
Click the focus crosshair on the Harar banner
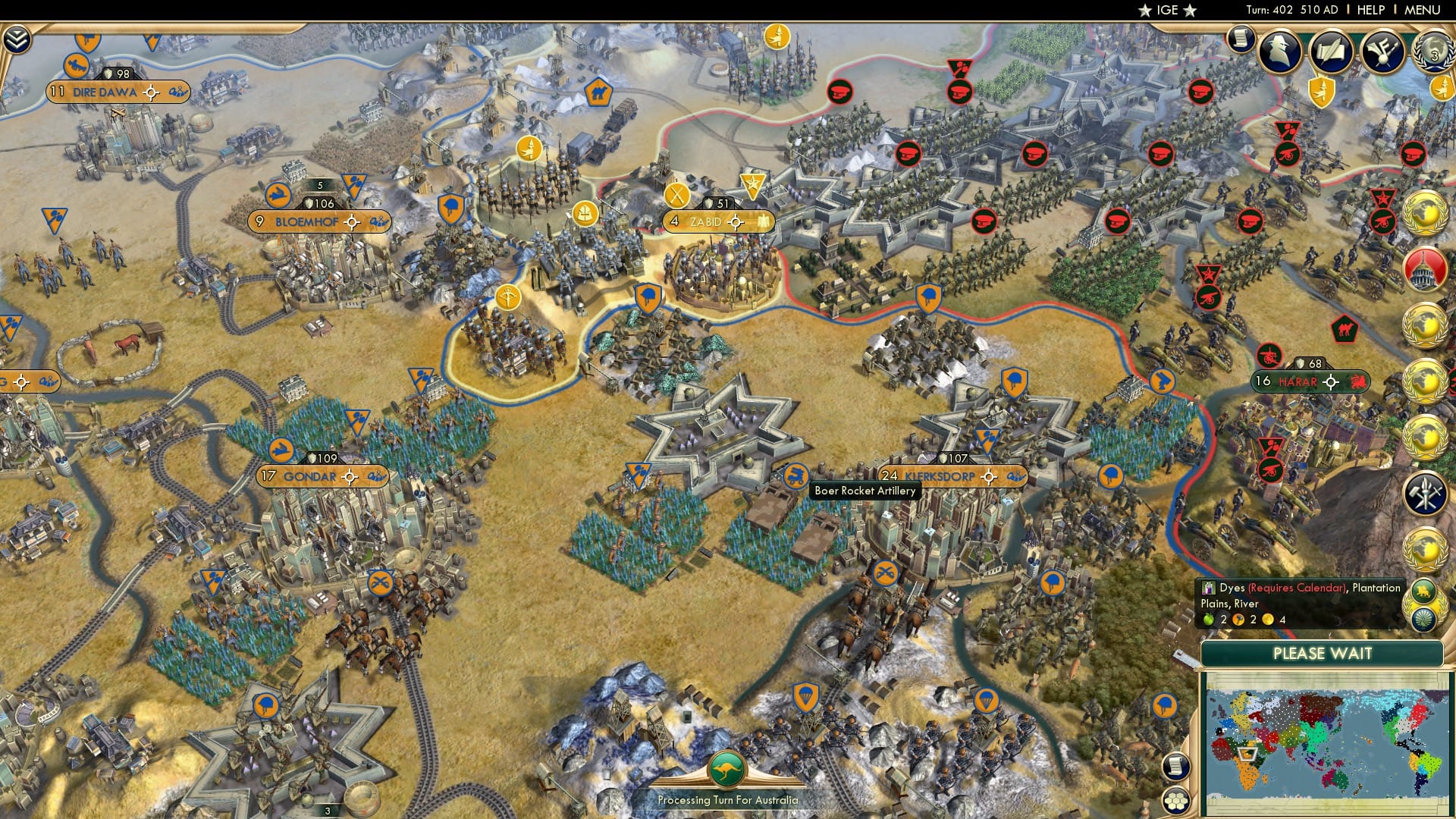(x=1332, y=381)
